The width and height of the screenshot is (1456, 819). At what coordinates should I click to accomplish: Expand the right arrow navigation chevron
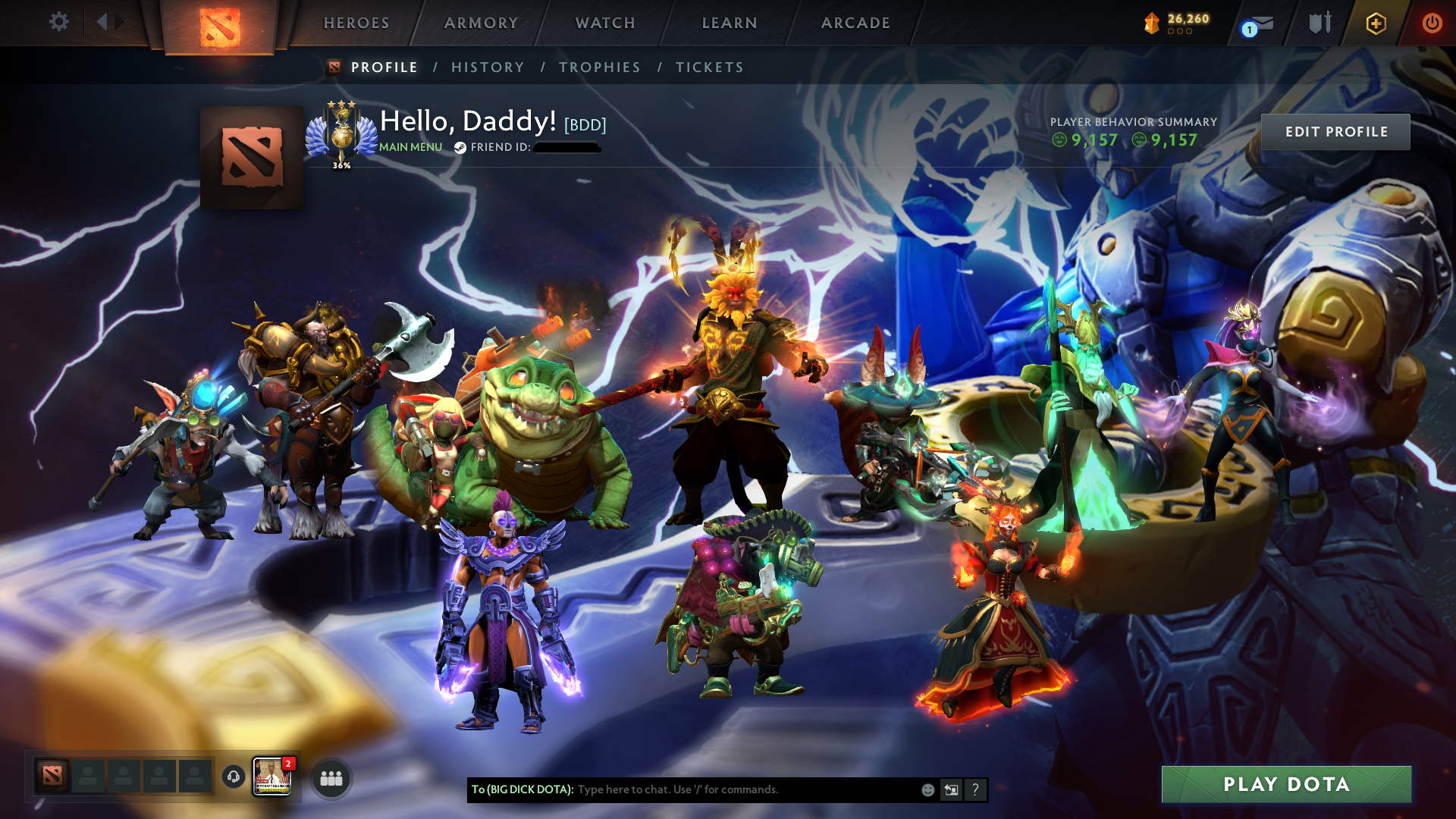[119, 21]
